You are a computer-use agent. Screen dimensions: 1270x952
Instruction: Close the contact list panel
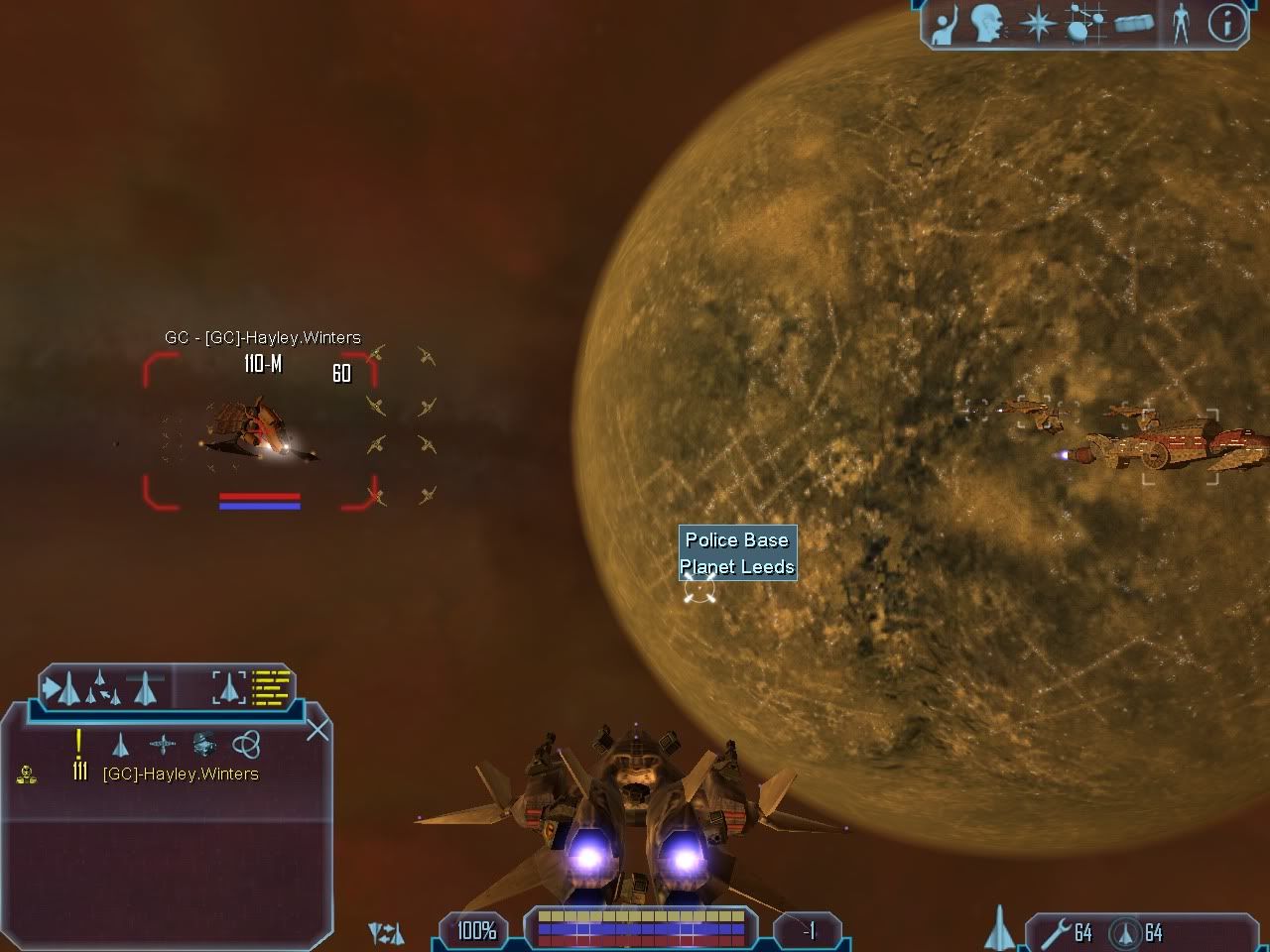pos(317,731)
